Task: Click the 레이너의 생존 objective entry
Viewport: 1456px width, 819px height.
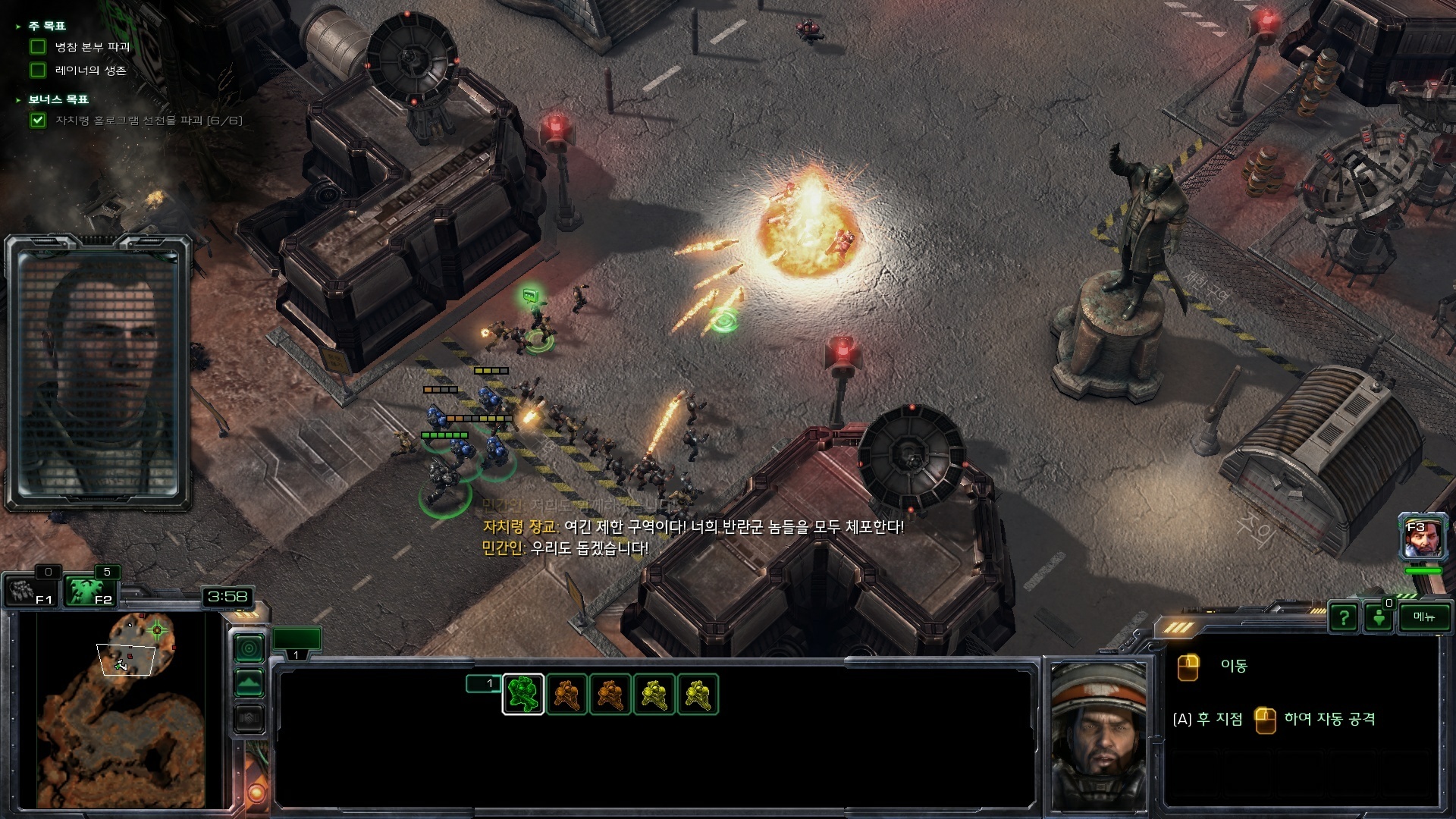Action: 90,71
